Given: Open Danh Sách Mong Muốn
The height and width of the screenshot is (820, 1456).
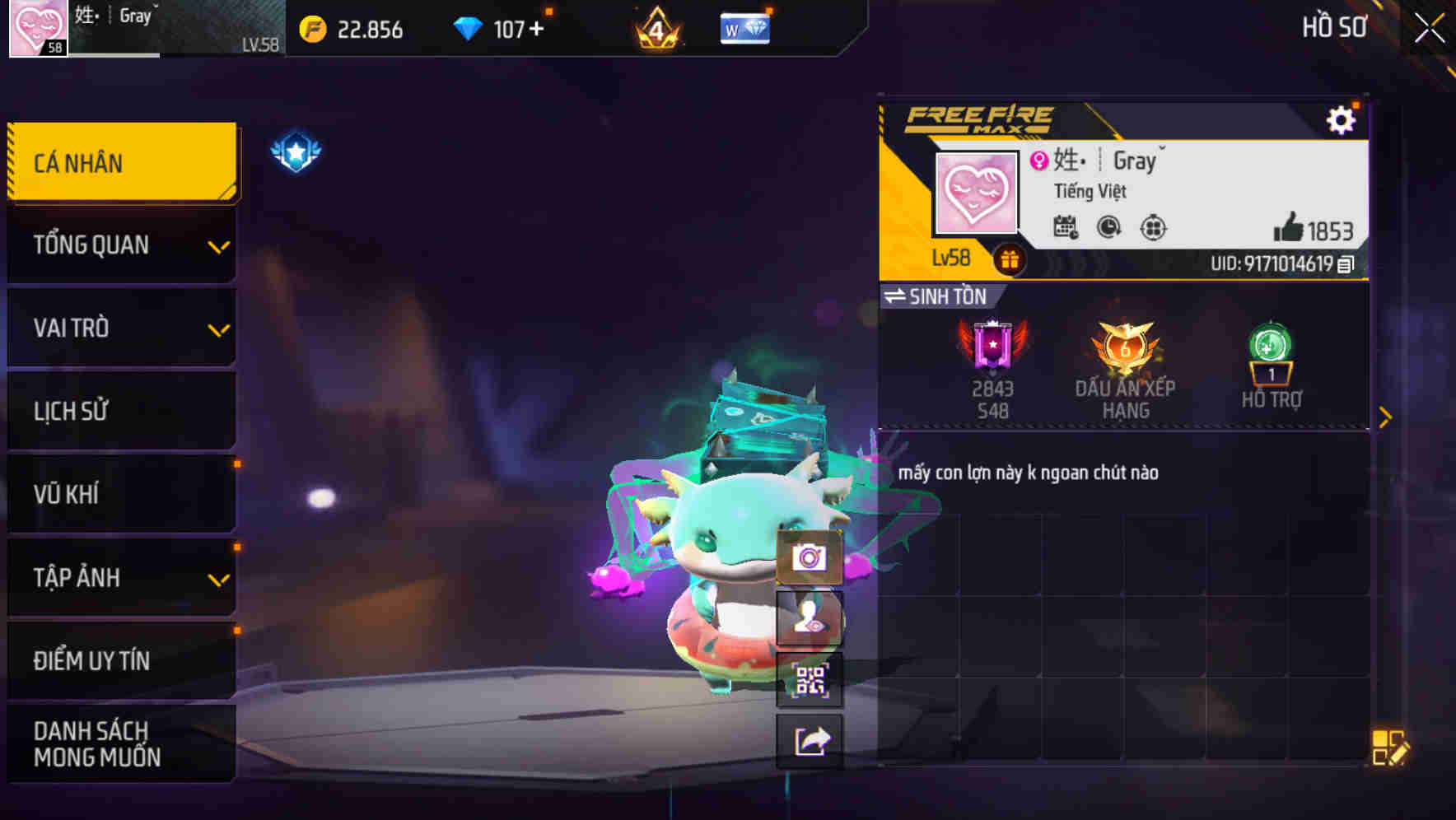Looking at the screenshot, I should (120, 743).
